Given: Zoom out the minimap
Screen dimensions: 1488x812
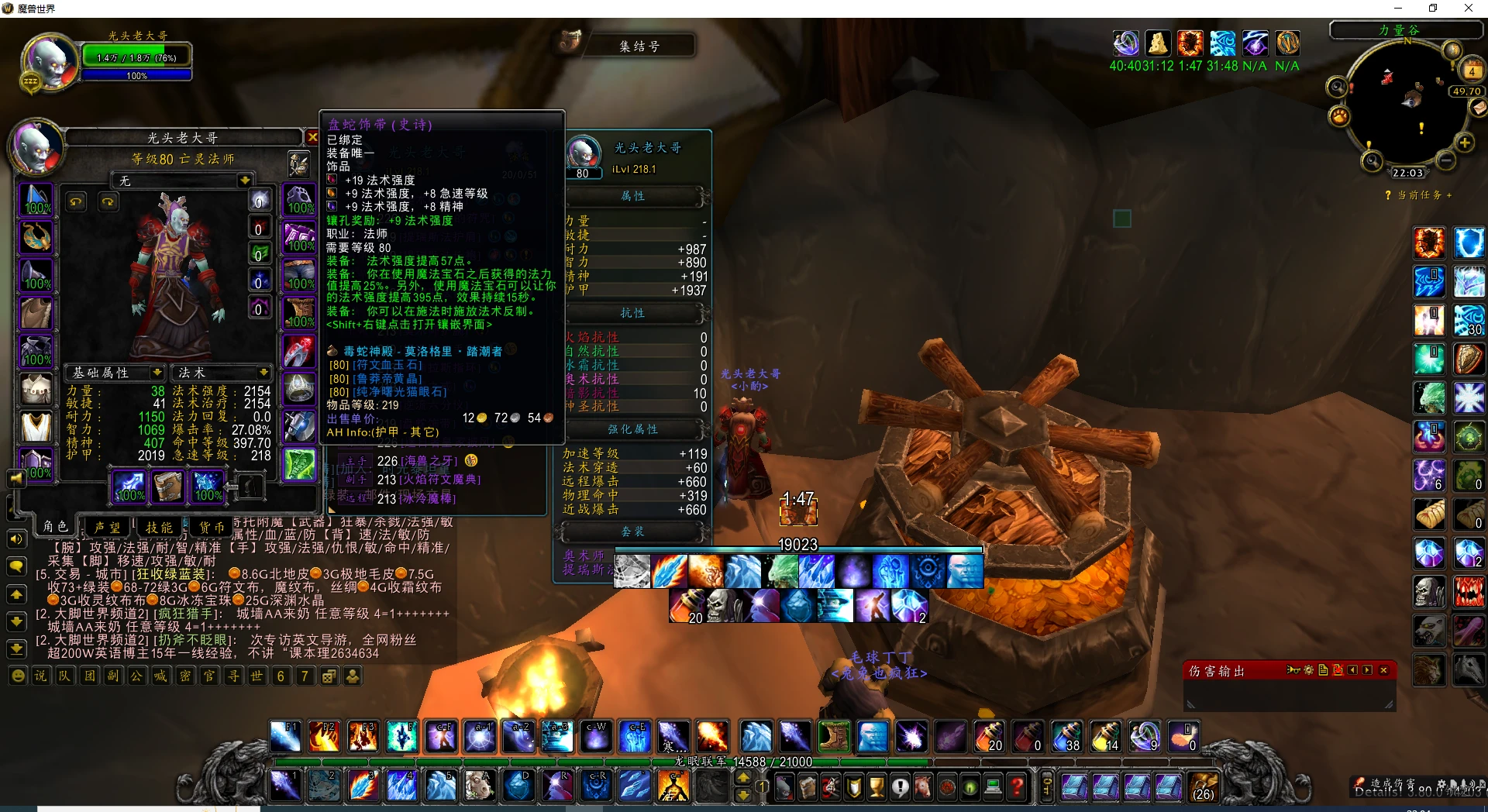Looking at the screenshot, I should coord(1446,160).
